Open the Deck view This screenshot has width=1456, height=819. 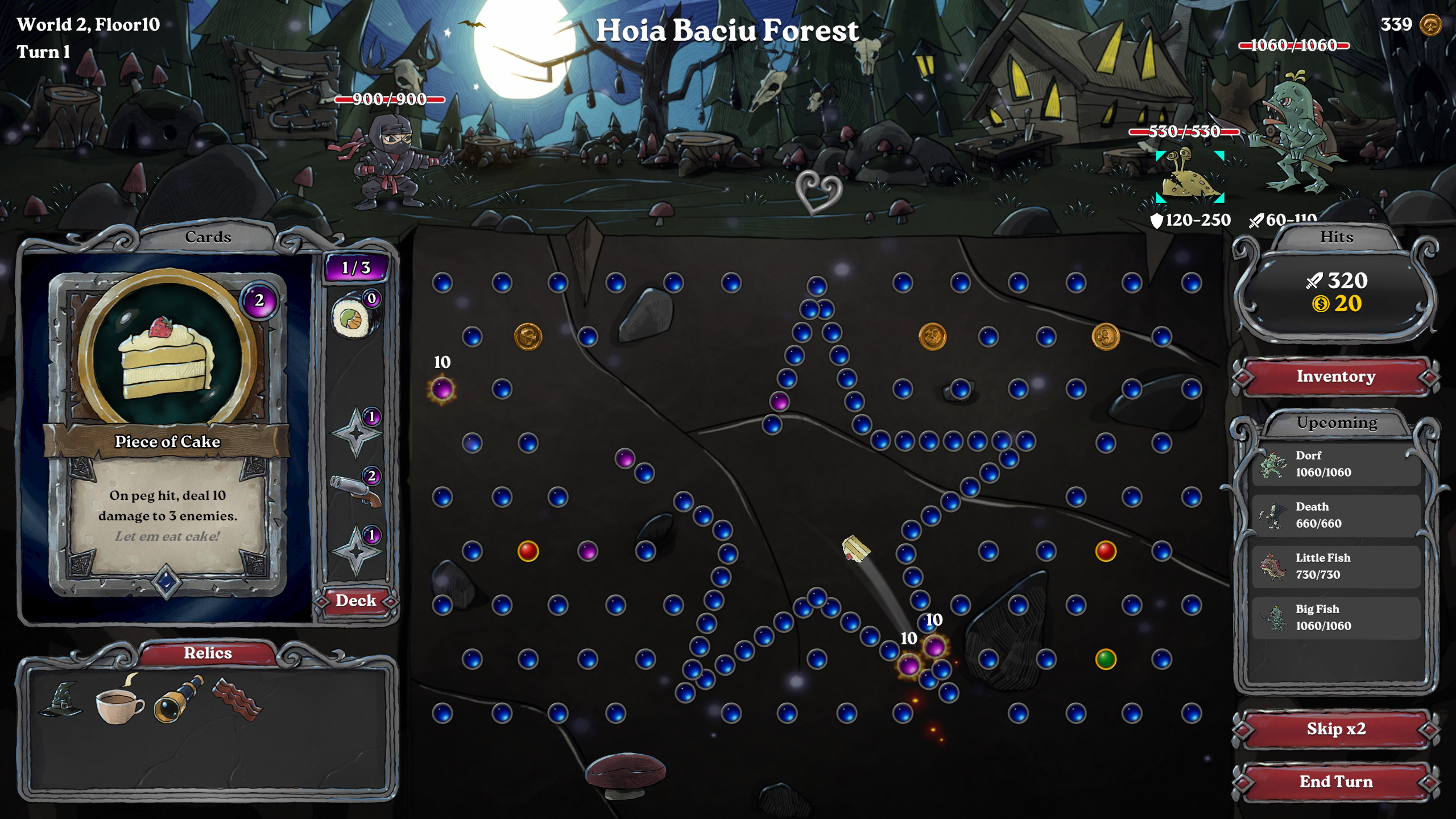(356, 600)
